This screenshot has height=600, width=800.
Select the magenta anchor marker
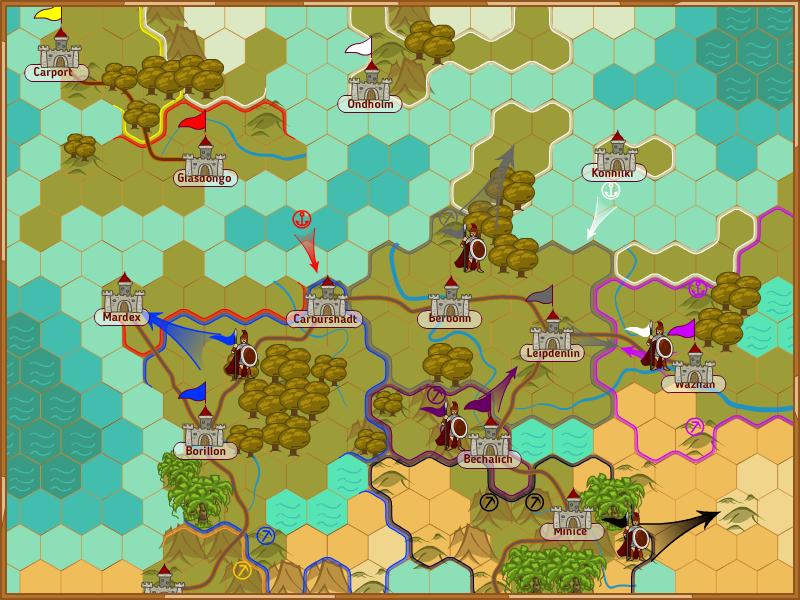coord(697,289)
